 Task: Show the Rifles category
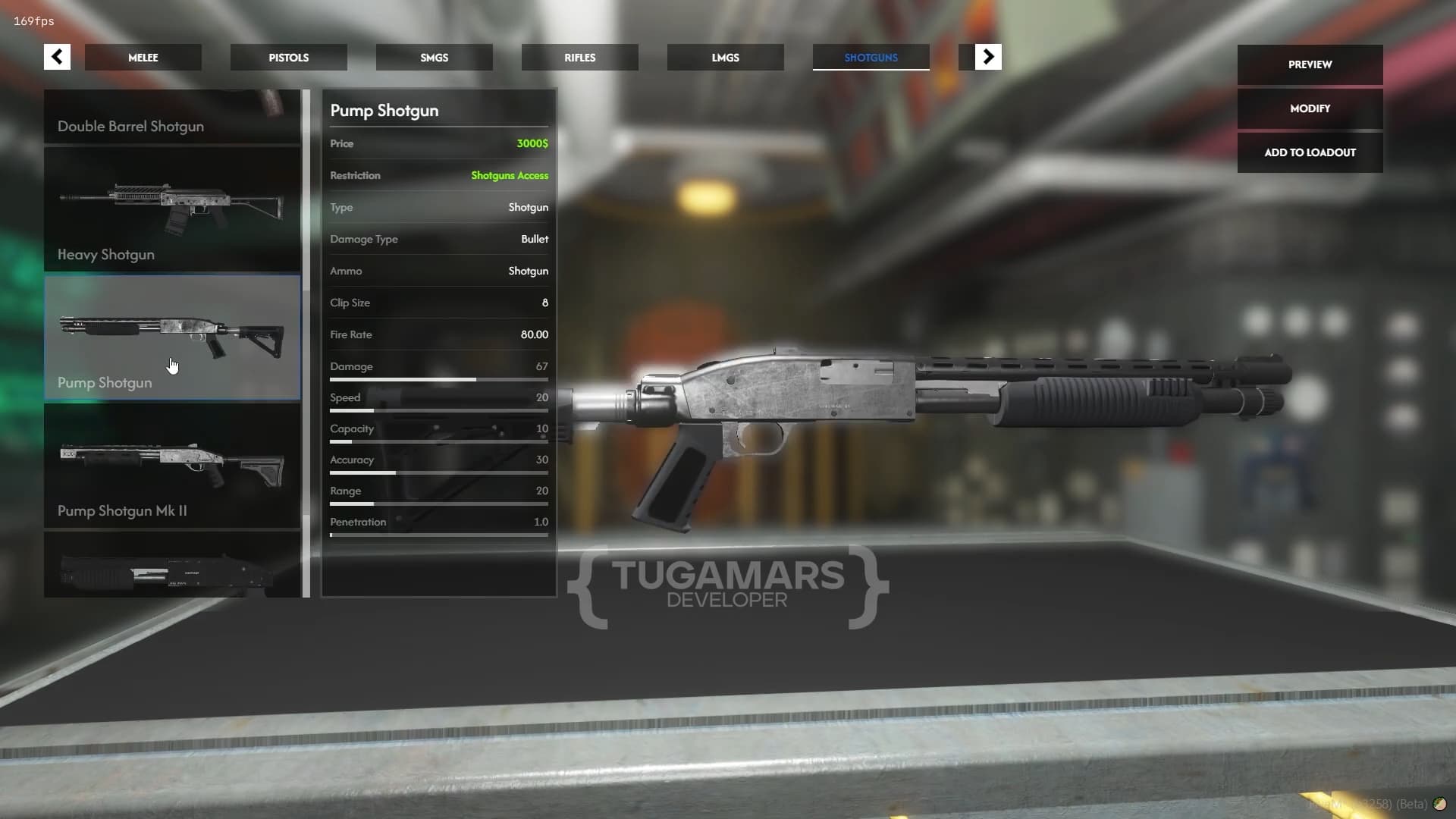579,58
